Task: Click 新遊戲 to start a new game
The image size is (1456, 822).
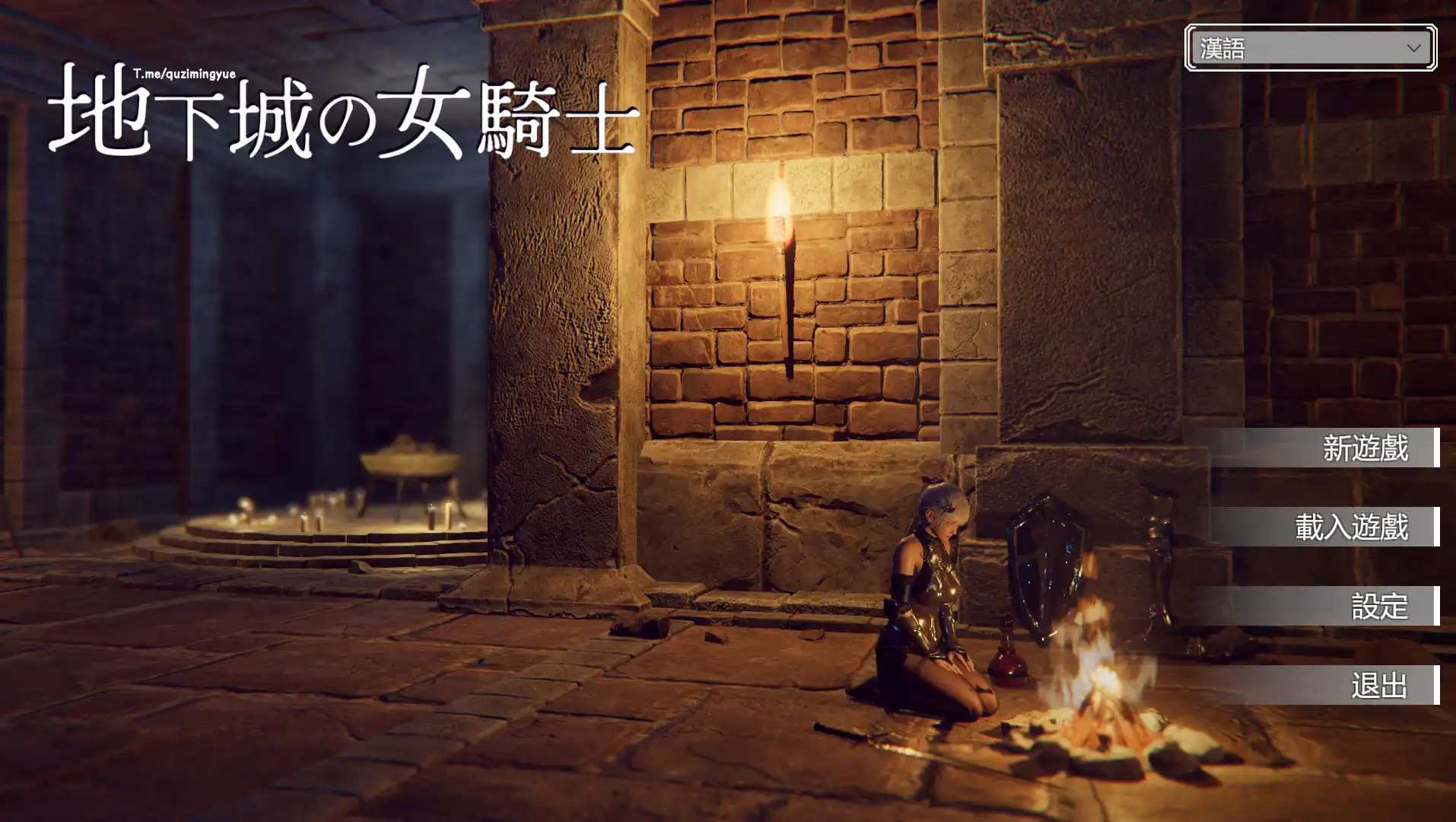Action: tap(1364, 449)
